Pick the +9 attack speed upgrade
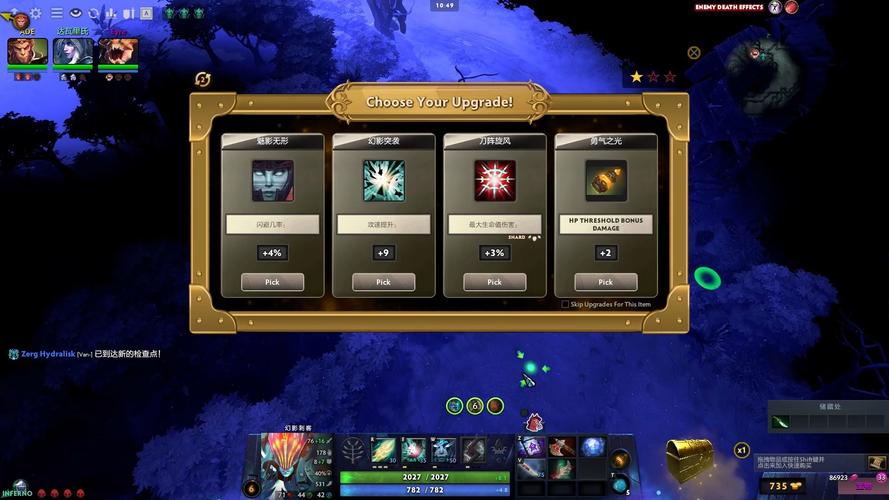Viewport: 889px width, 500px height. pyautogui.click(x=383, y=282)
